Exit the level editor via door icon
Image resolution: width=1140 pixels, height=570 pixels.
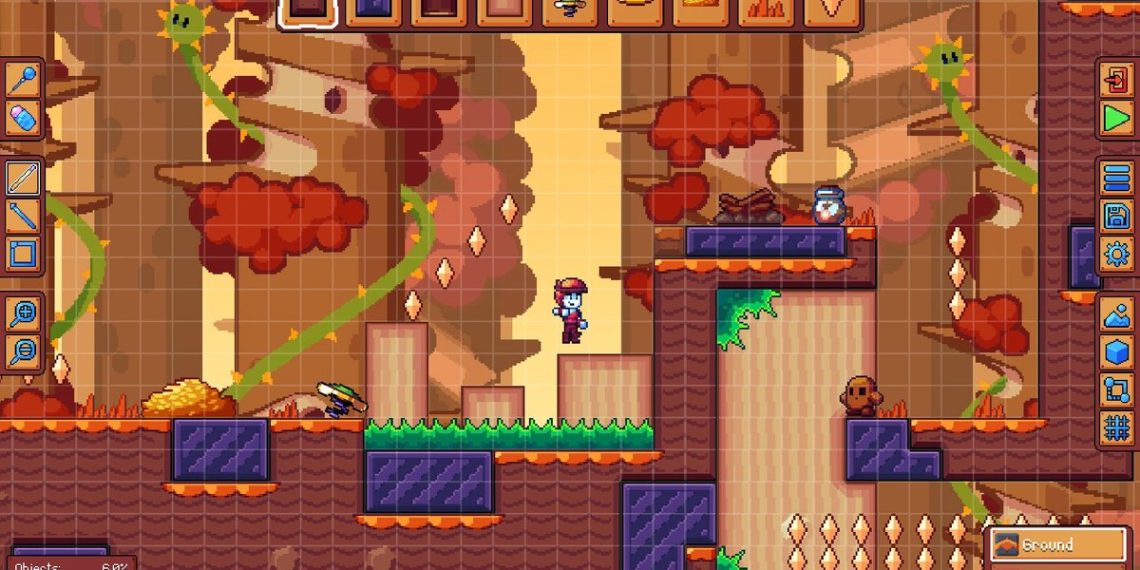pyautogui.click(x=1116, y=79)
